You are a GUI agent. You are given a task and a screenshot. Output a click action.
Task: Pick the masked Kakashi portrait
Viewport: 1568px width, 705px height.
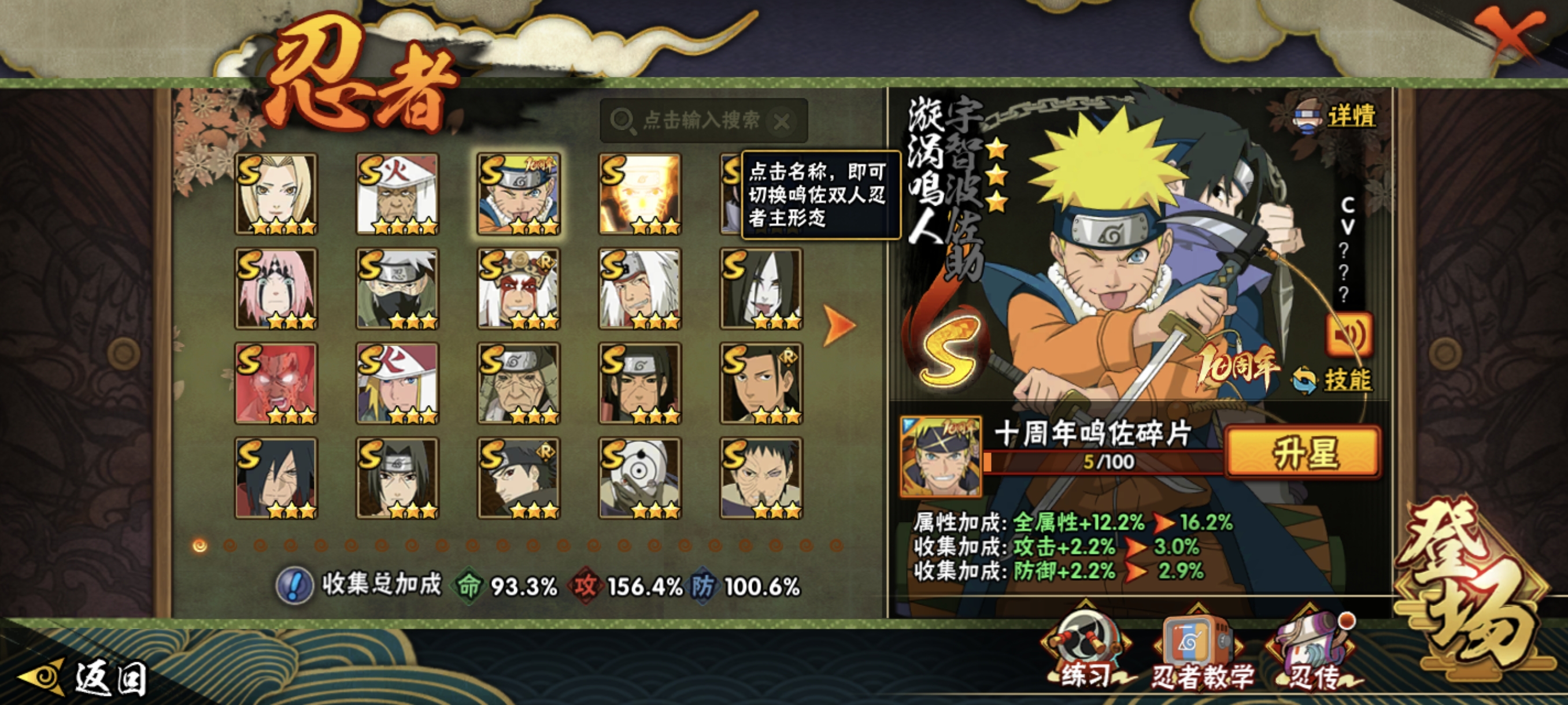[x=397, y=288]
